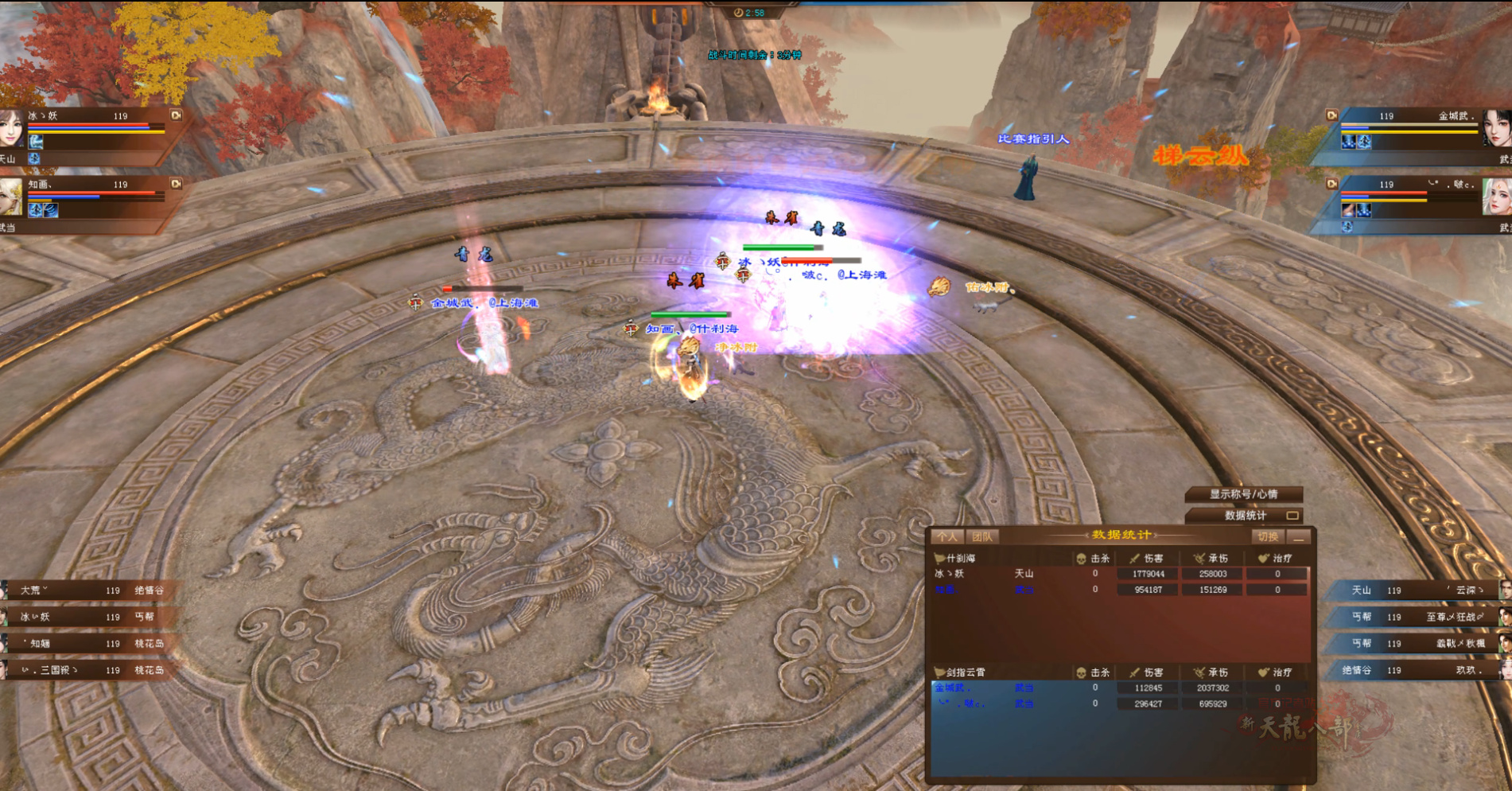Switch to the 个人 tab in statistics panel
The width and height of the screenshot is (1512, 791).
[x=946, y=537]
